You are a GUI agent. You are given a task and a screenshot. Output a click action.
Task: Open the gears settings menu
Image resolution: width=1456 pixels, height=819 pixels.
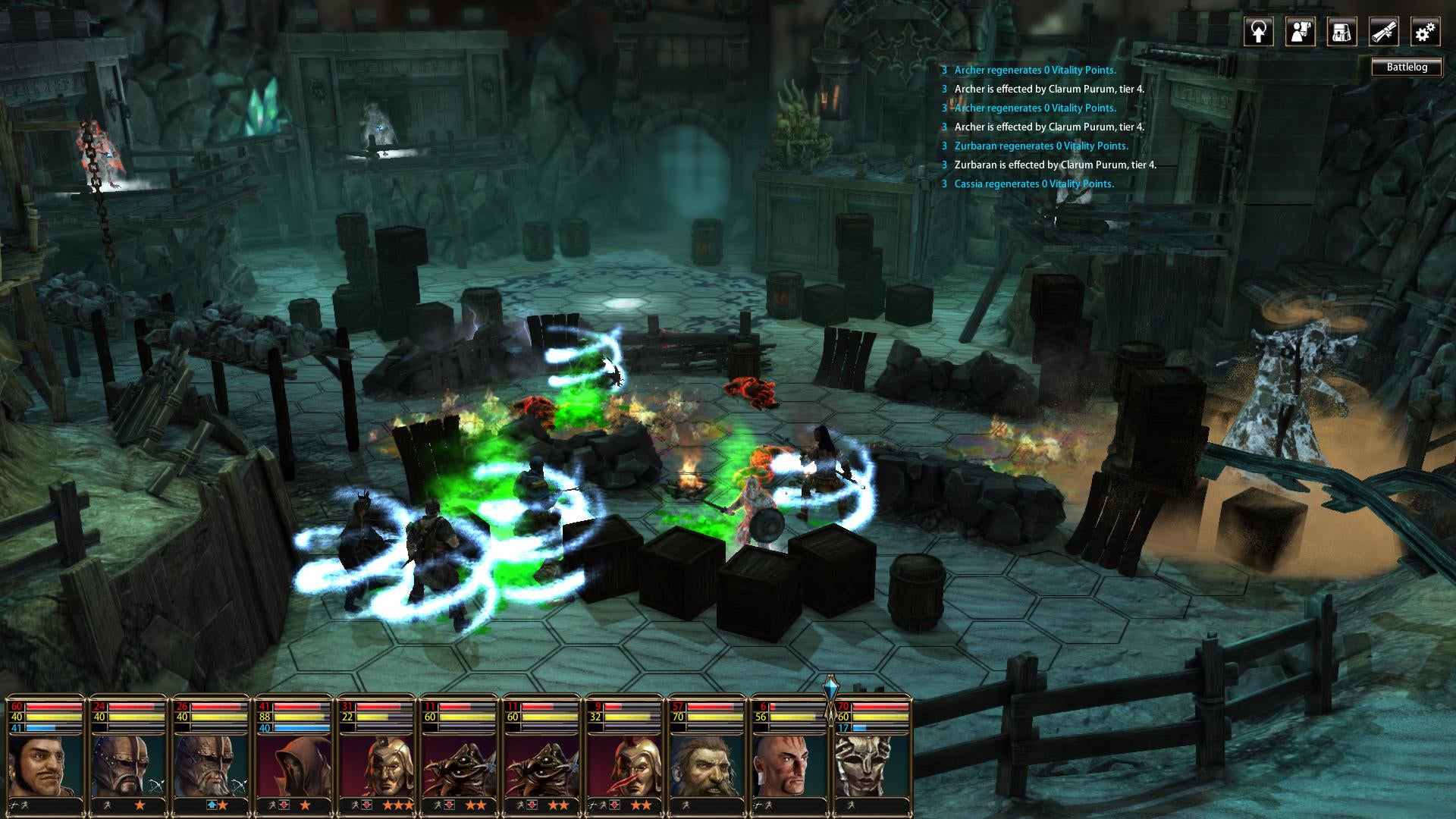pos(1426,32)
